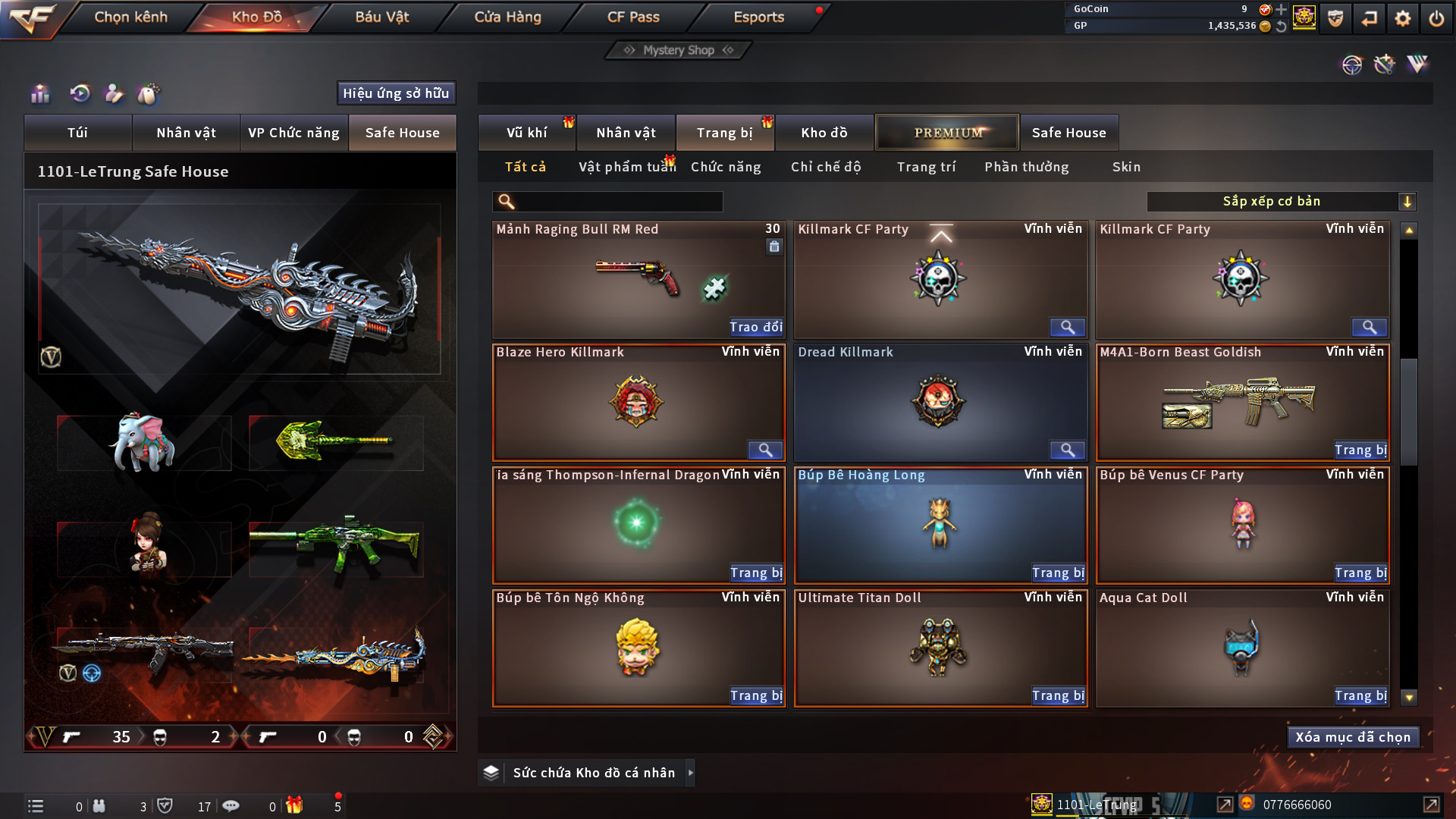Open the Esports menu
The height and width of the screenshot is (819, 1456).
(x=758, y=17)
